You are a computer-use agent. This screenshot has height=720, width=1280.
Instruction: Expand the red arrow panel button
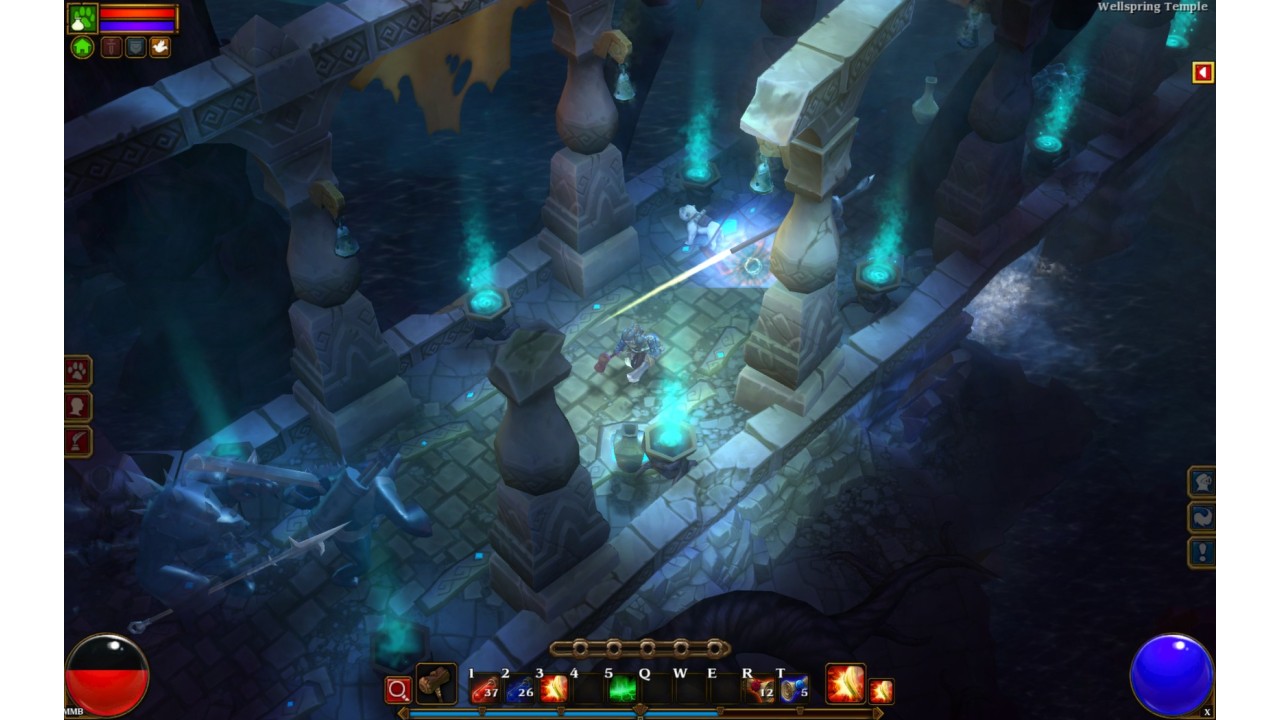1203,72
